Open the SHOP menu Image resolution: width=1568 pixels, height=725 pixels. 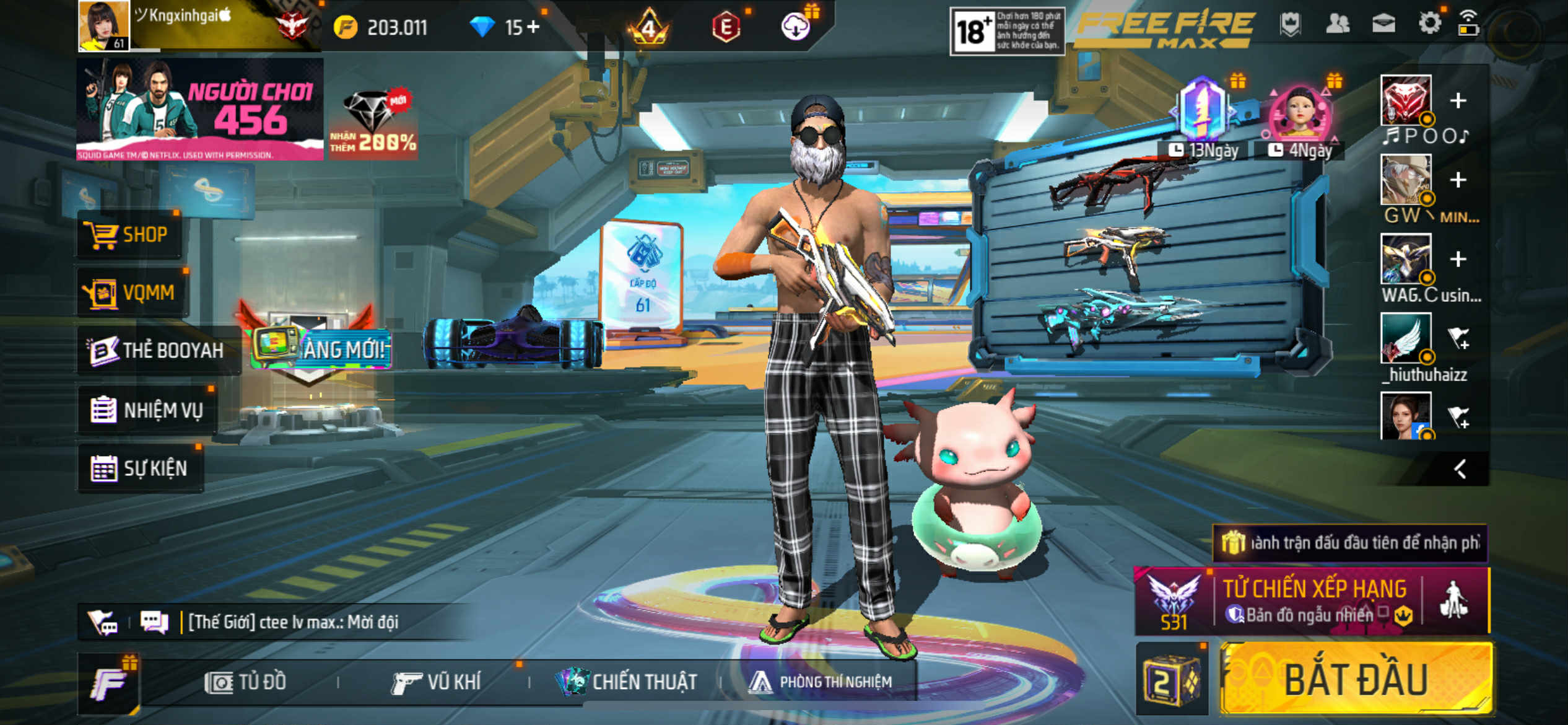[x=129, y=235]
